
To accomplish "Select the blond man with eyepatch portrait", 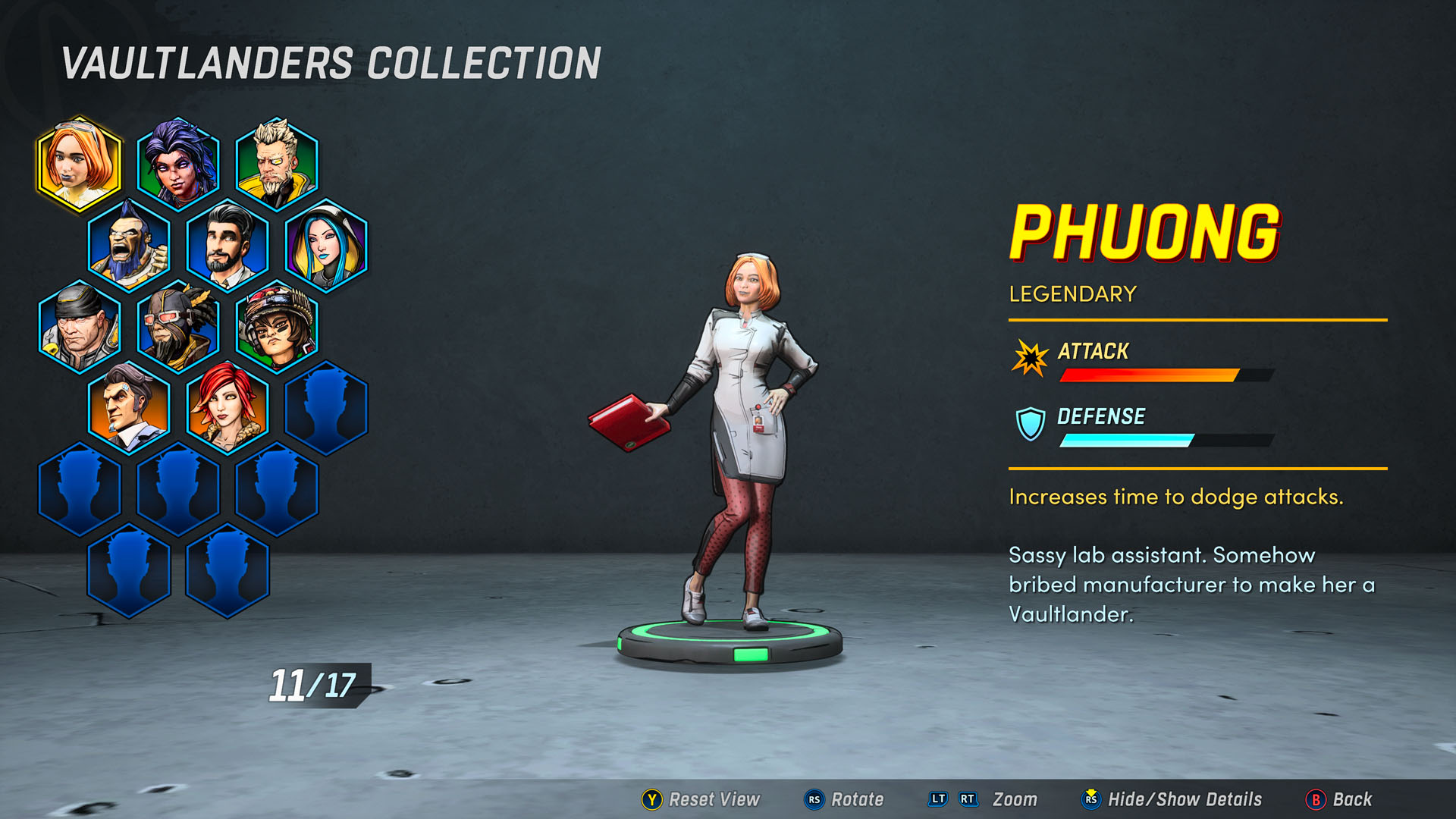I will 277,164.
